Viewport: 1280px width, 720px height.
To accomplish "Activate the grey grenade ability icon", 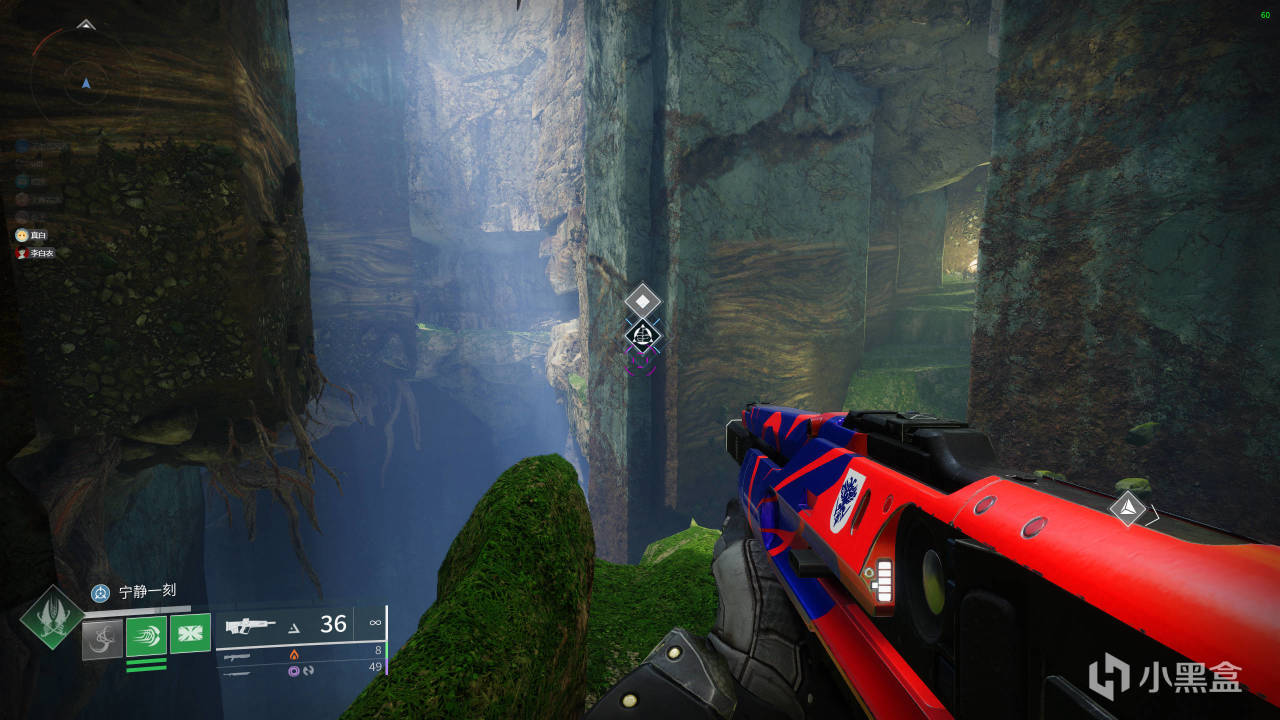I will 102,639.
